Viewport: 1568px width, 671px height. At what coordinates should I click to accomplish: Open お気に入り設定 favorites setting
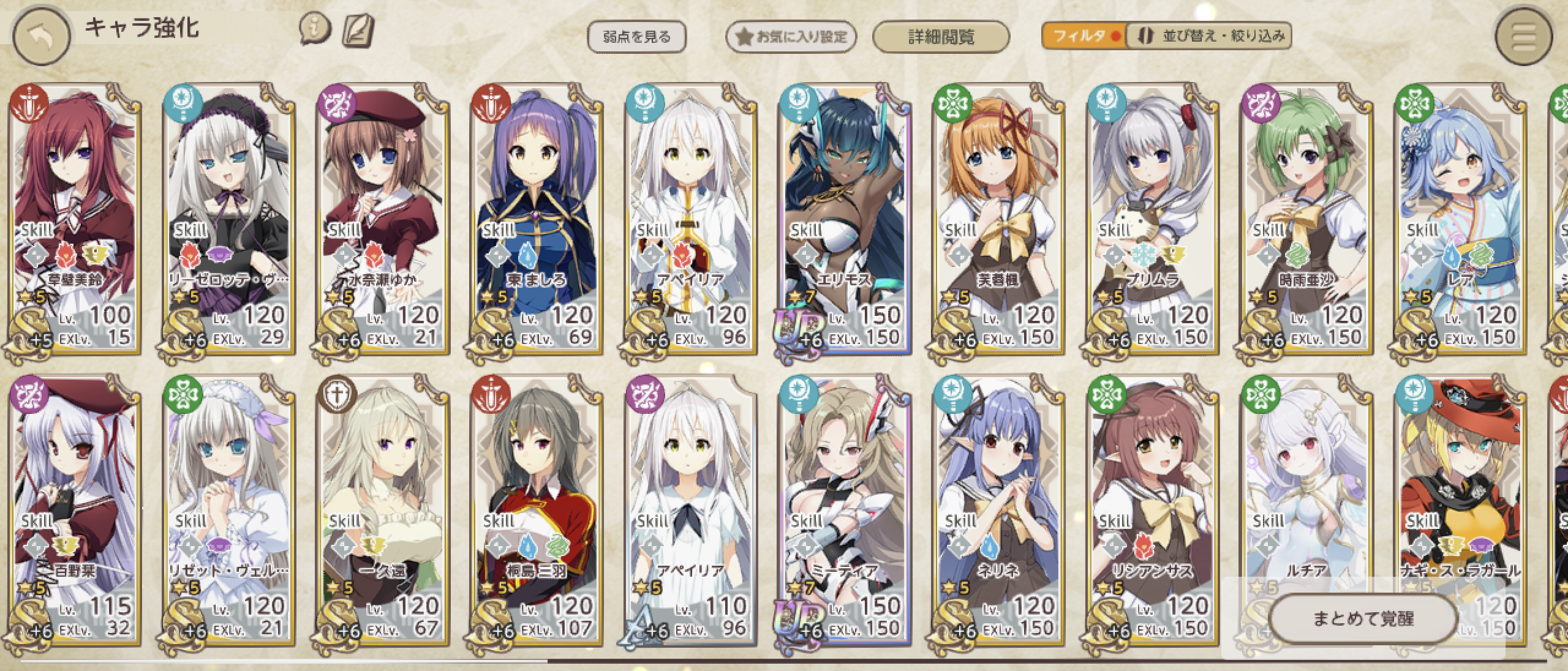pos(791,37)
